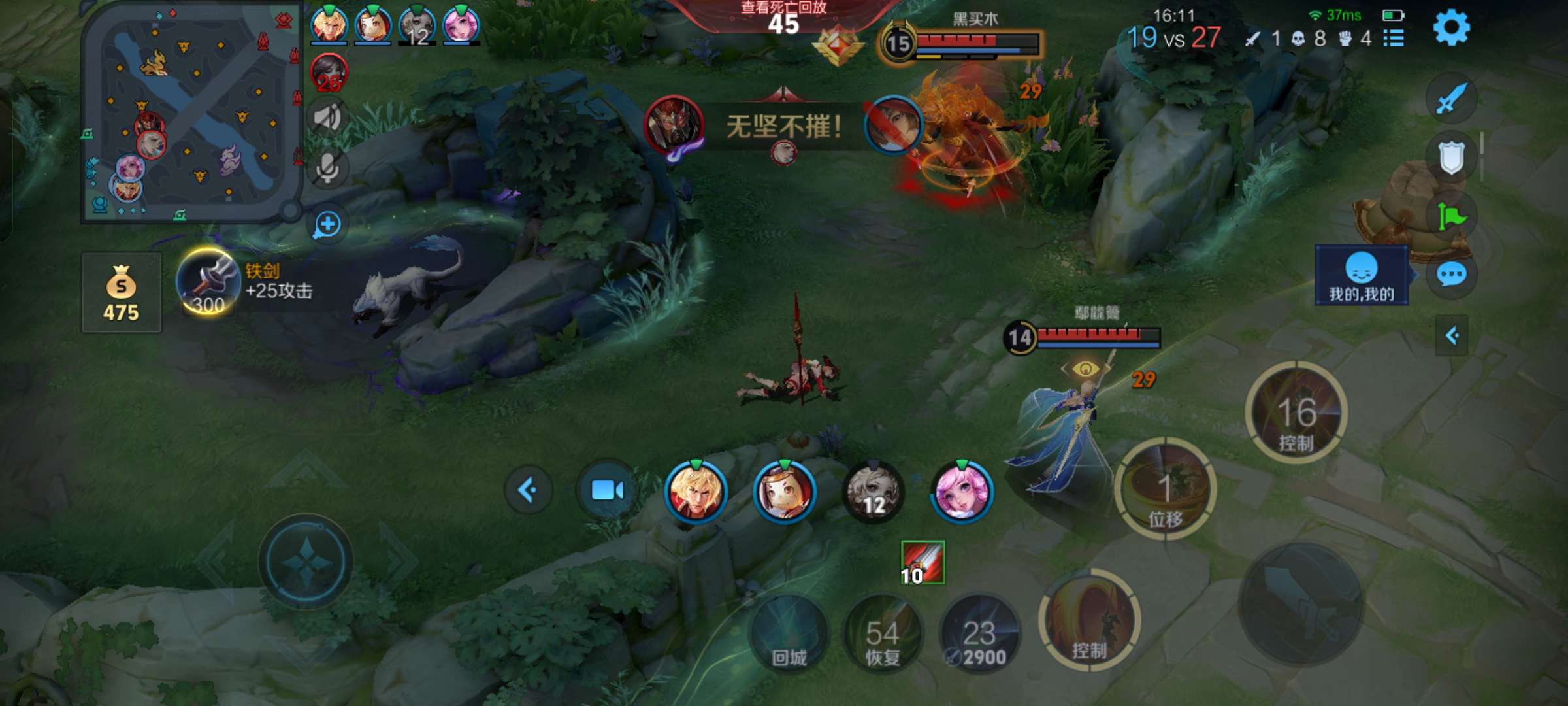Screen dimensions: 1568x706
Task: View the death replay banner
Action: tap(783, 17)
